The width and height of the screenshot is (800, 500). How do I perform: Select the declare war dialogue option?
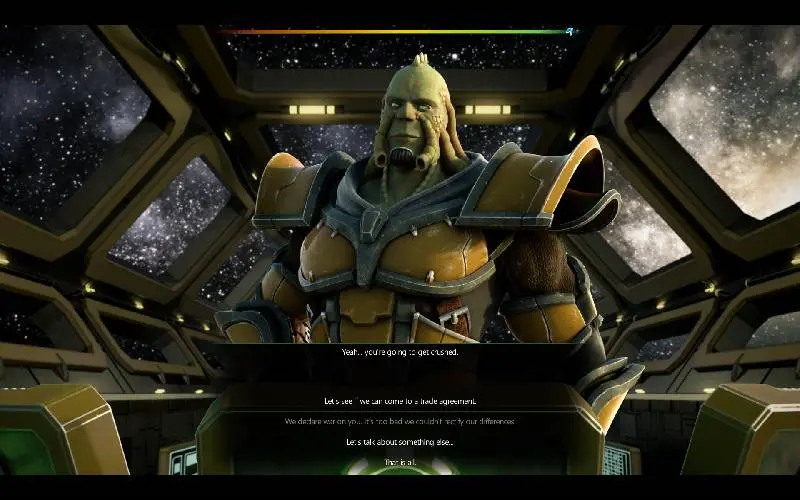[x=399, y=421]
